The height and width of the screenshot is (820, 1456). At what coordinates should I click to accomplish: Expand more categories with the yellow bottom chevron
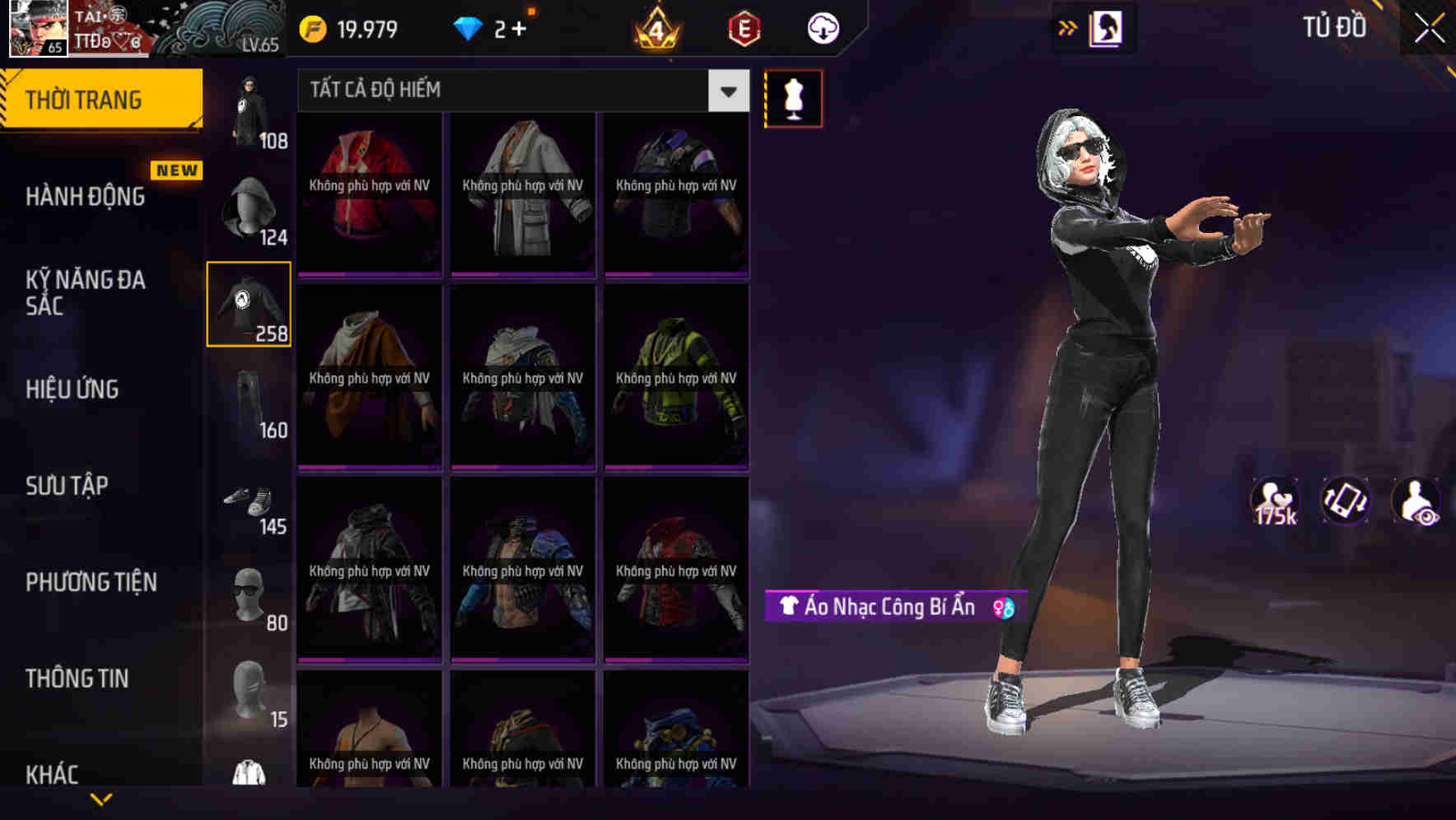pyautogui.click(x=101, y=799)
